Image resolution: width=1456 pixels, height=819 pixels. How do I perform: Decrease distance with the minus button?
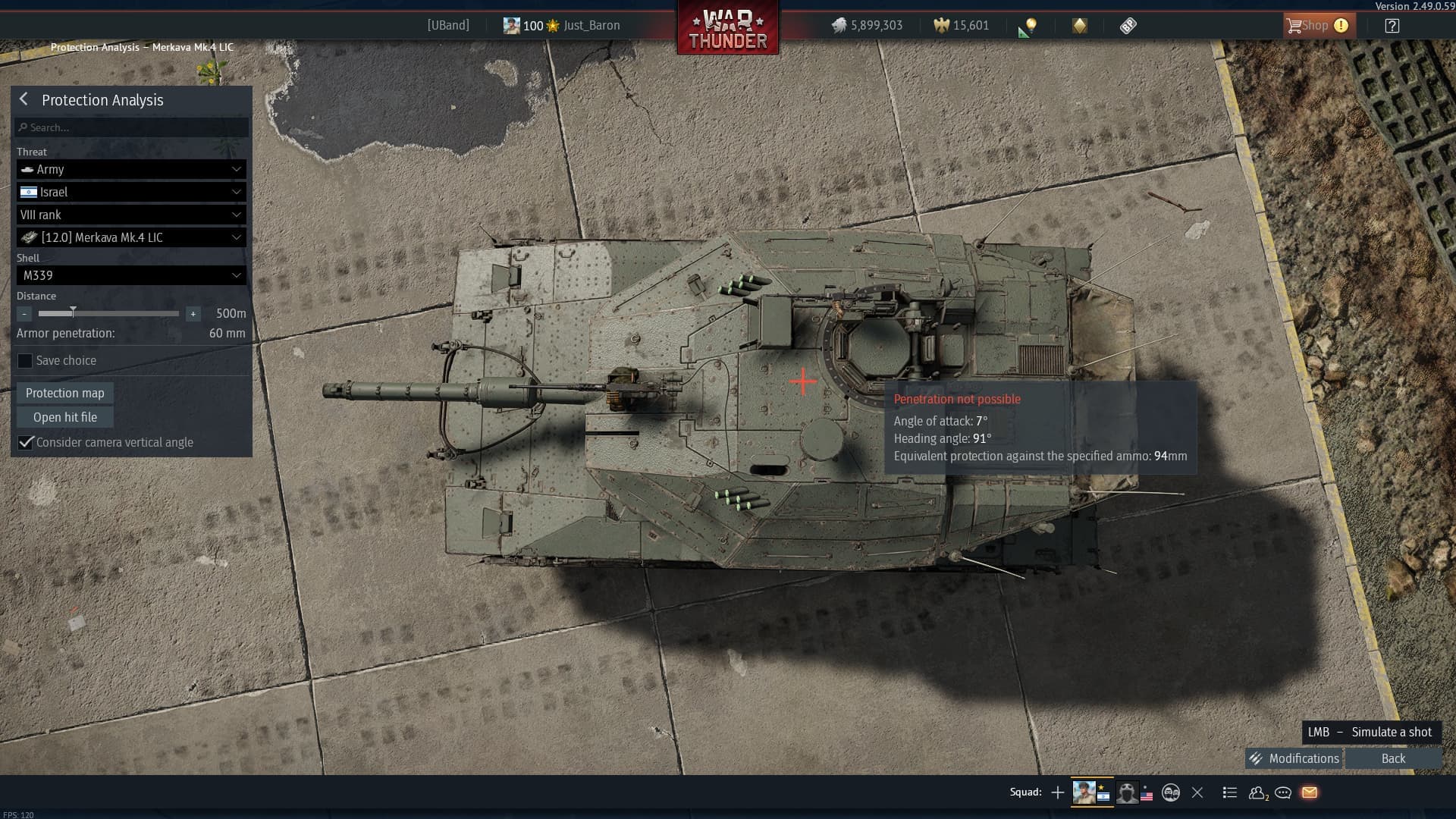[25, 314]
